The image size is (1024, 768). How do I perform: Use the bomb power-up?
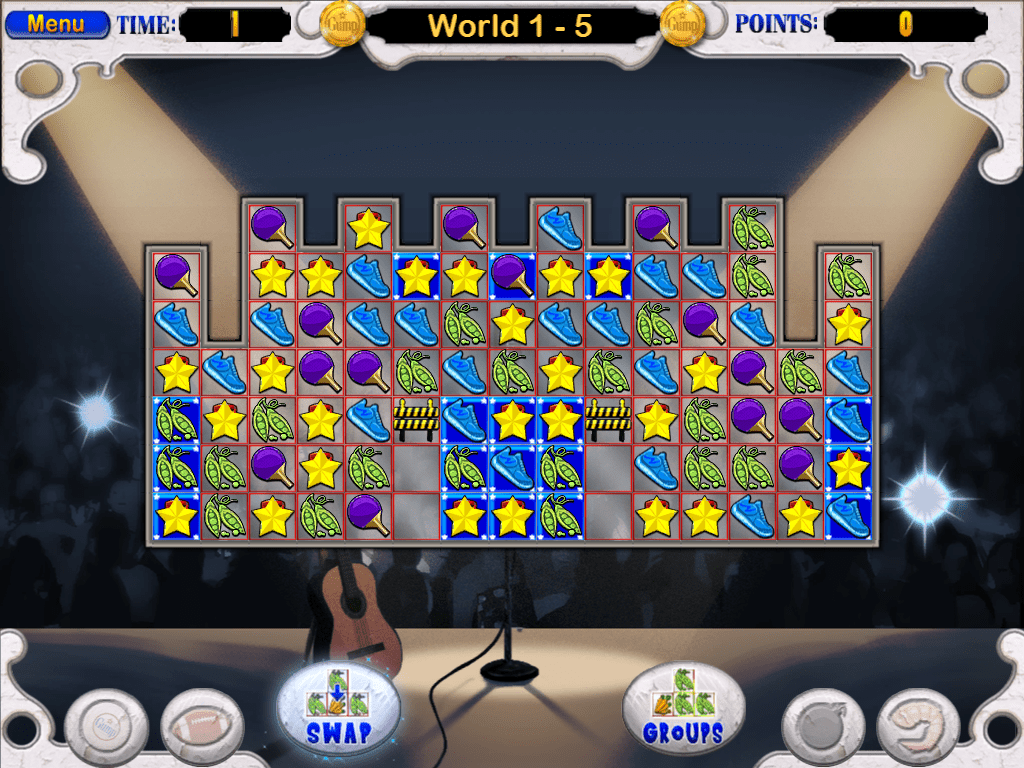pos(822,724)
